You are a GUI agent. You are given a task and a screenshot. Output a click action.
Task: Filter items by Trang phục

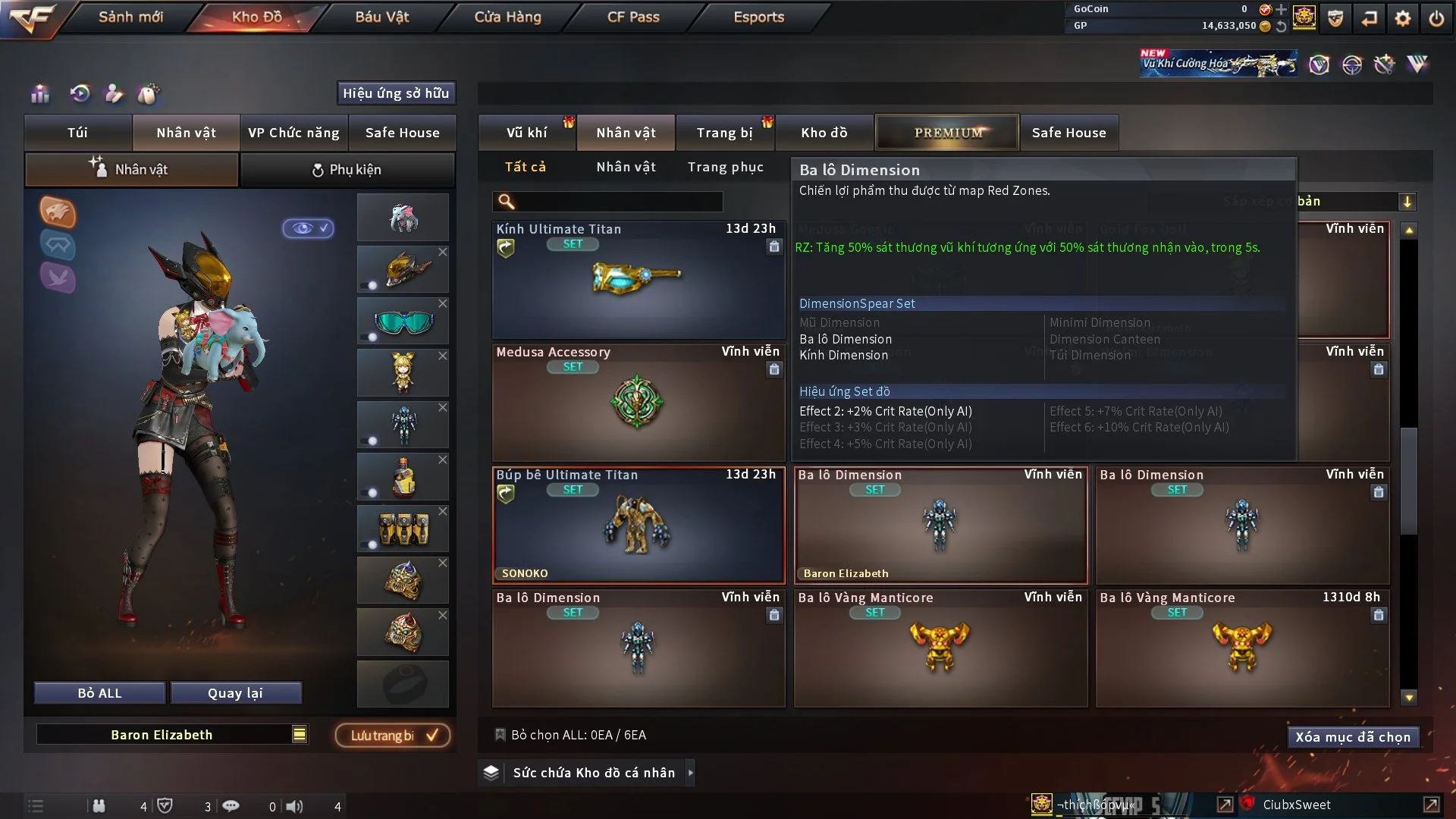[725, 167]
